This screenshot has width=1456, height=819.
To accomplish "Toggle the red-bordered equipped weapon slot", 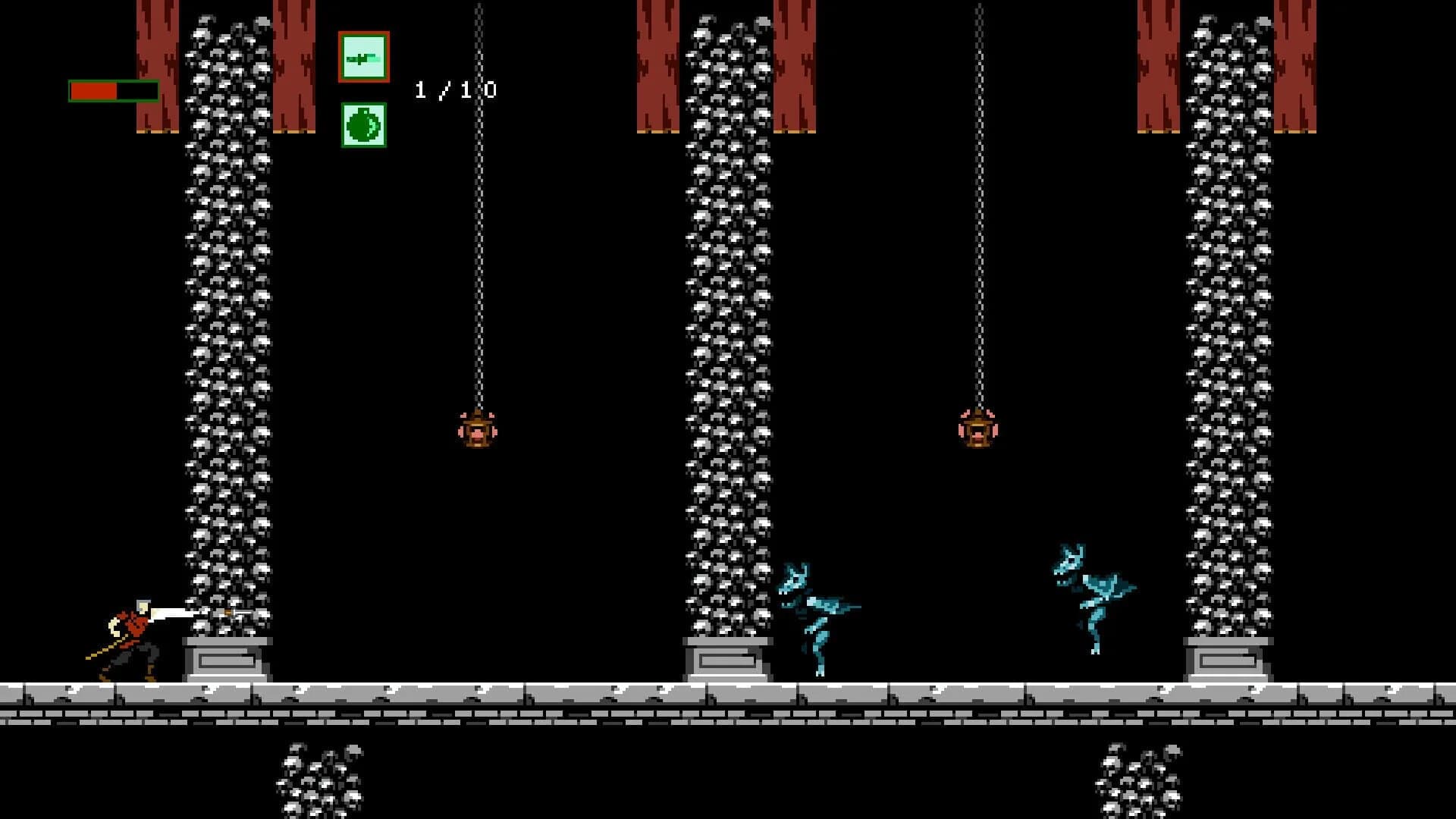I will pos(364,57).
